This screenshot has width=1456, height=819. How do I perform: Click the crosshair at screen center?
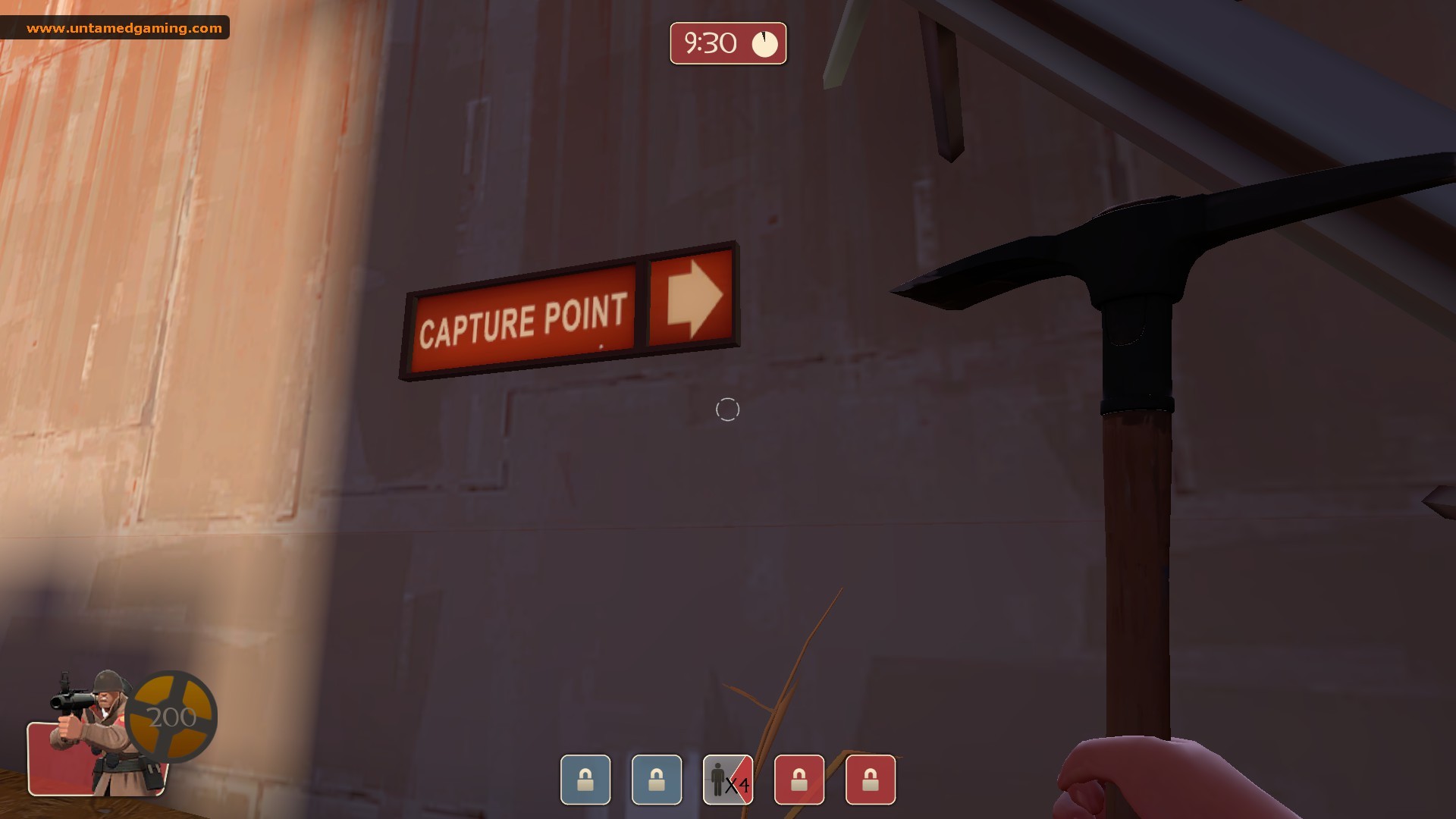[x=727, y=409]
